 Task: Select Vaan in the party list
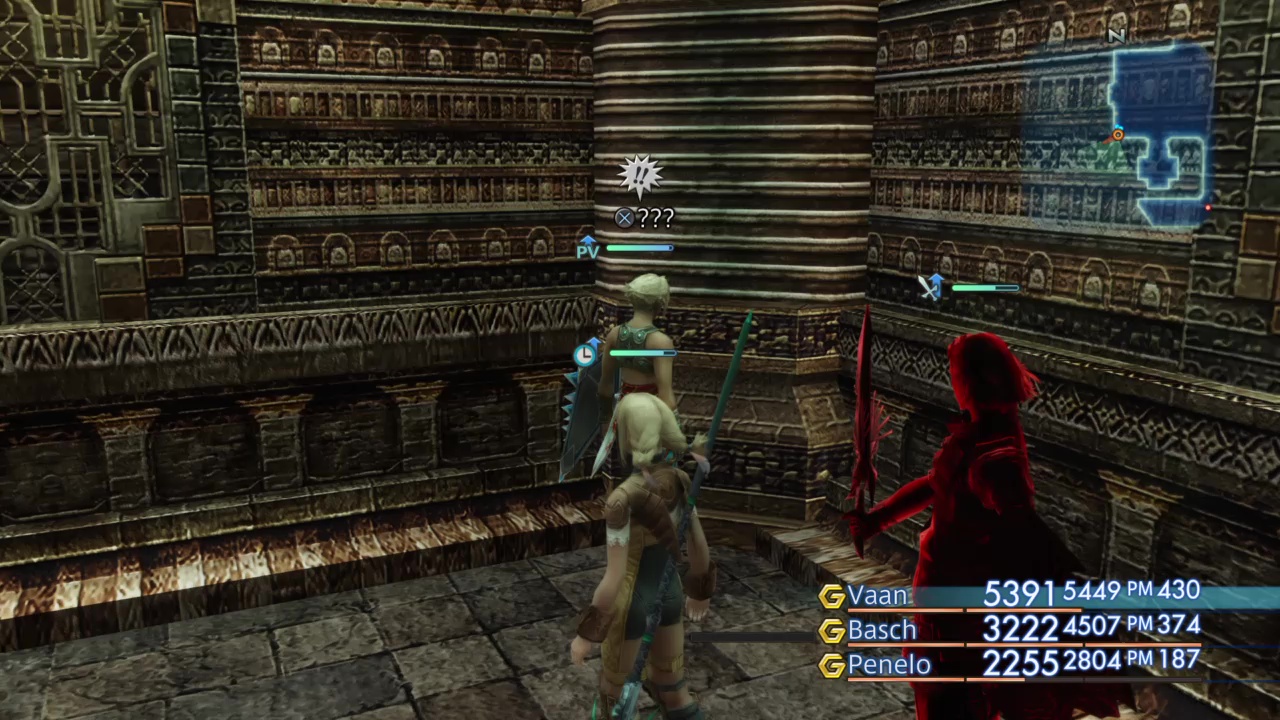pos(878,596)
